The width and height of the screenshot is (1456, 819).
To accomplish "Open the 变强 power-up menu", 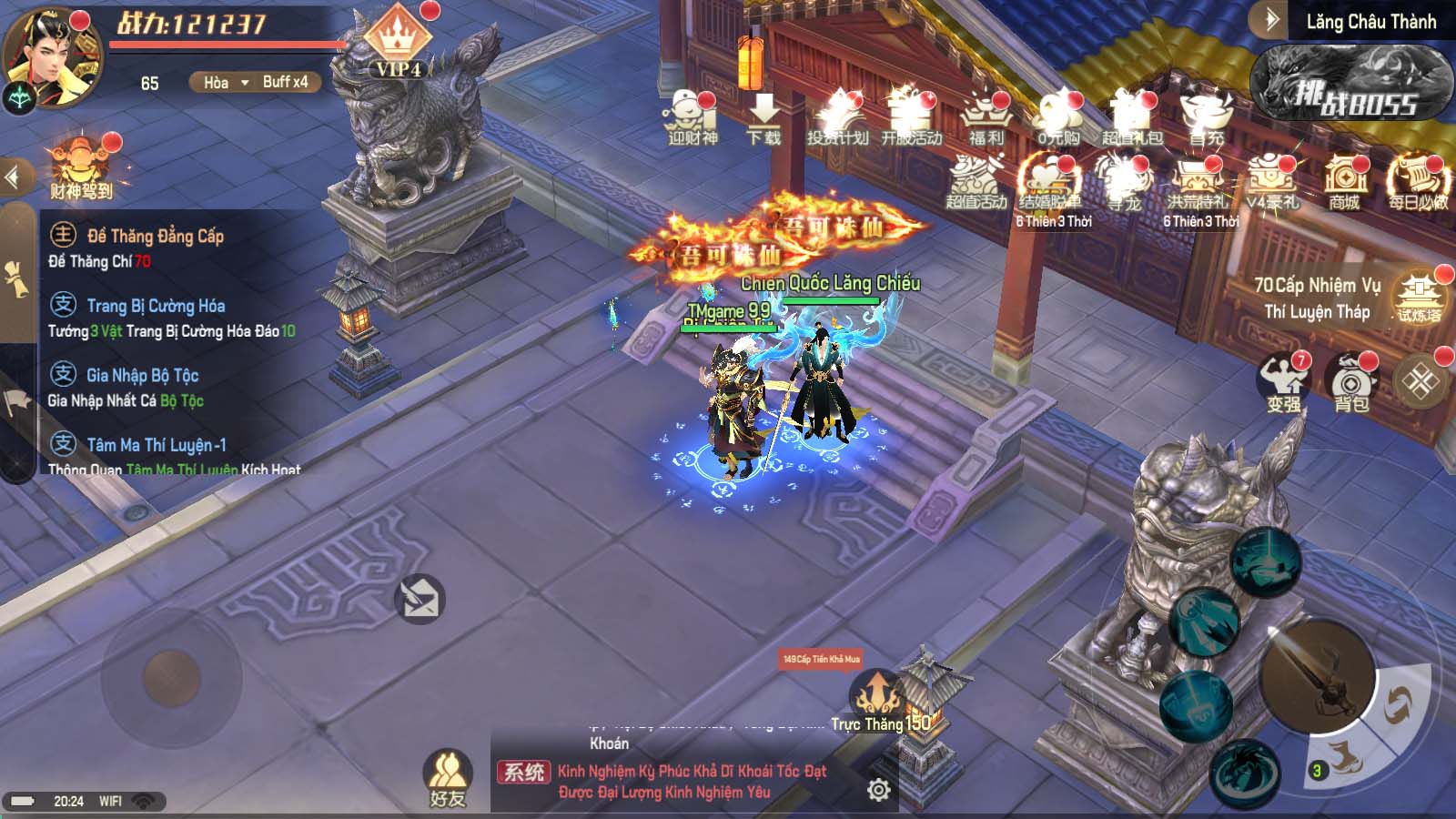I will (1283, 381).
